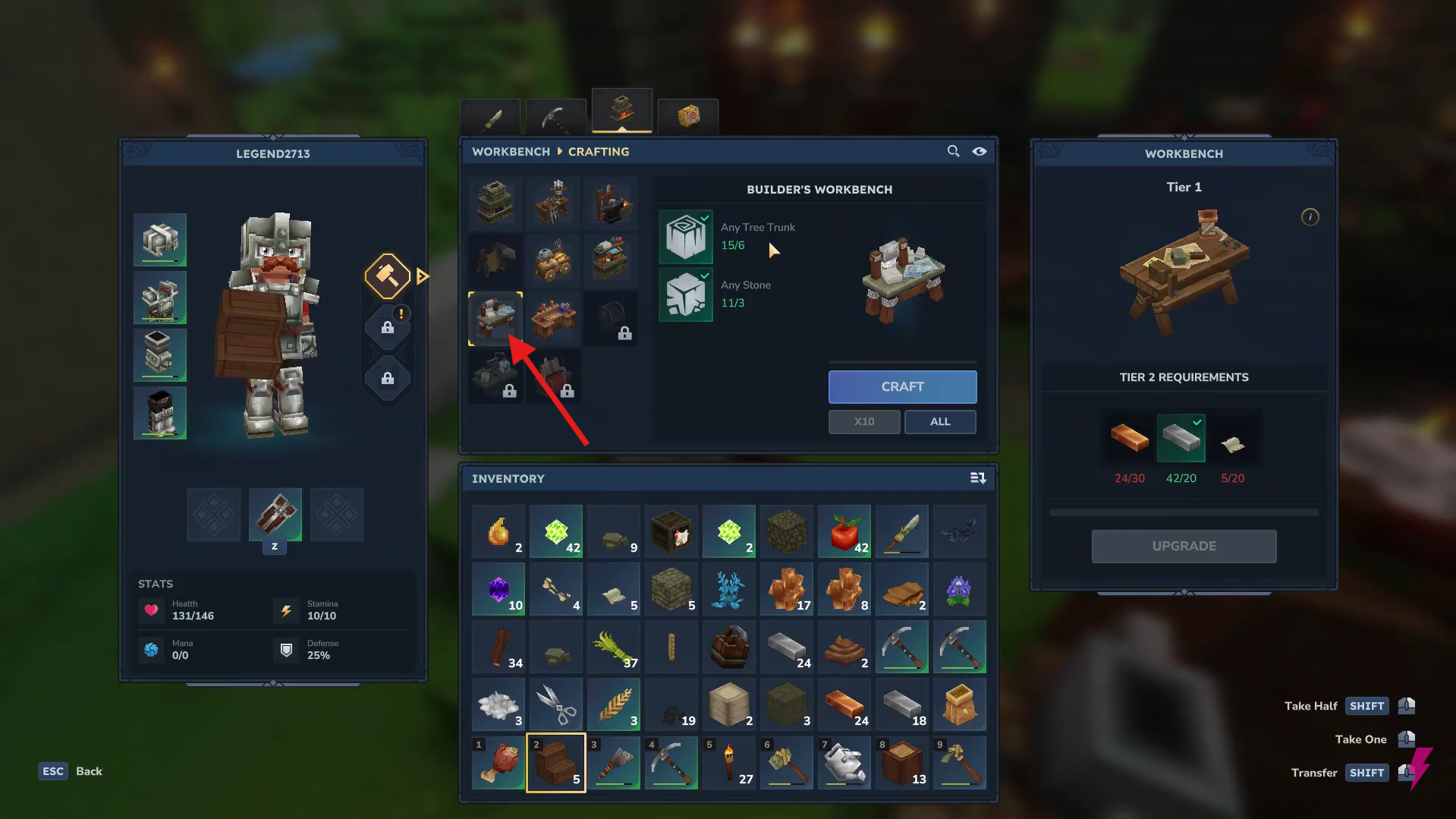
Task: Open the inventory sort options icon
Action: tap(978, 478)
